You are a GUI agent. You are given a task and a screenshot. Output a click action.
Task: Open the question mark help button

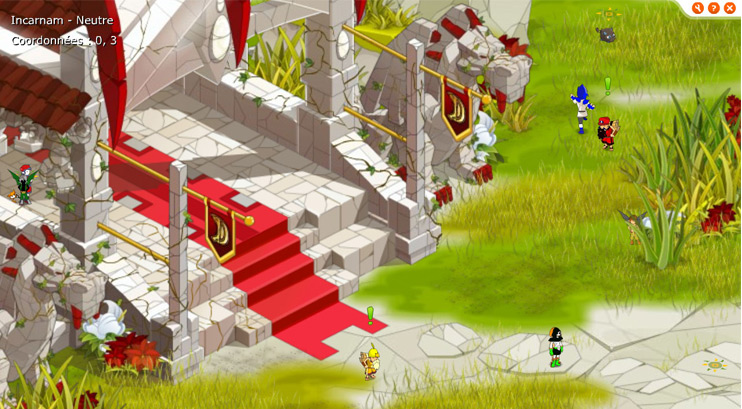(x=714, y=8)
